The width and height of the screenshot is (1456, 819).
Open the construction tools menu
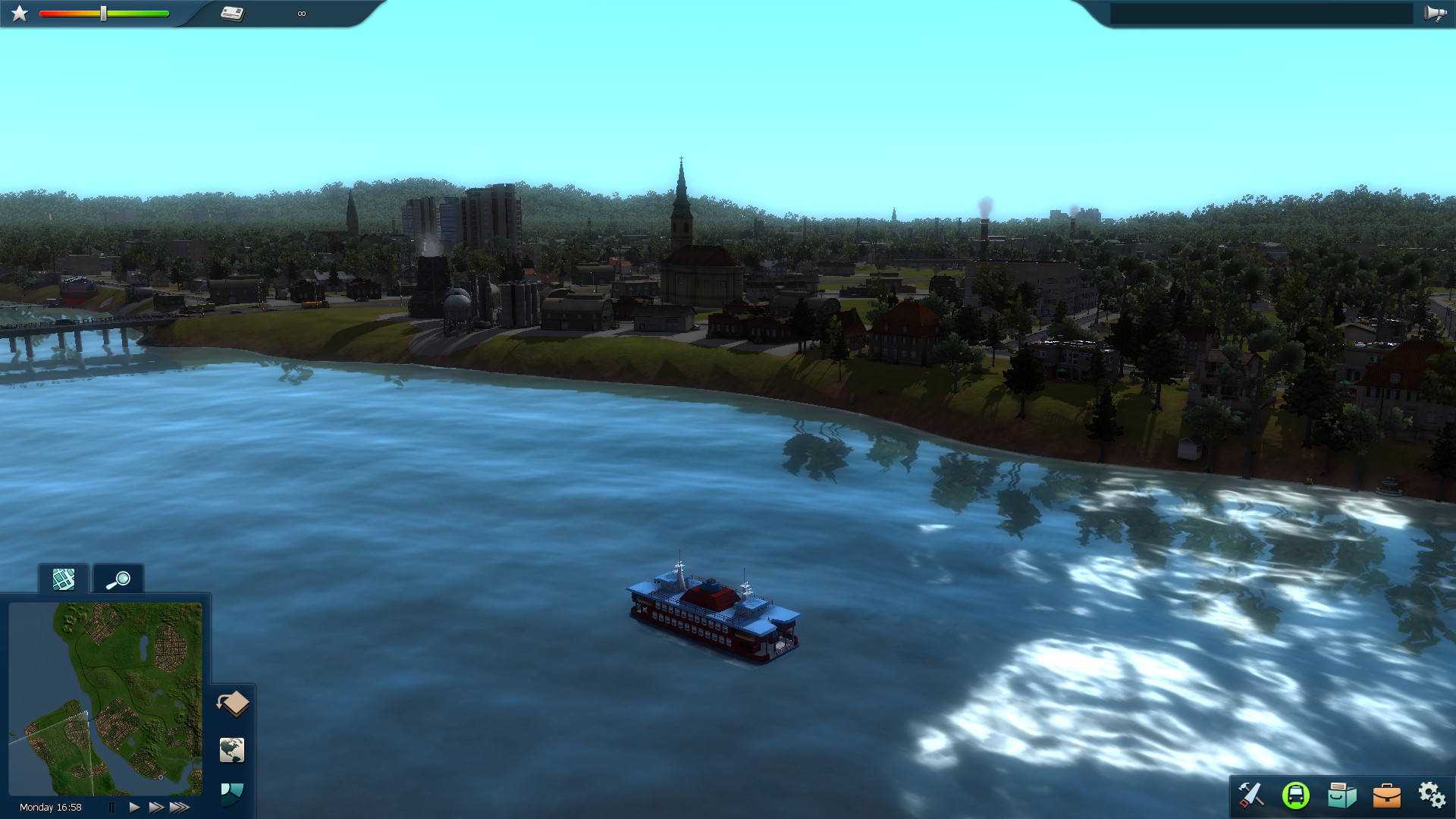pos(1252,795)
